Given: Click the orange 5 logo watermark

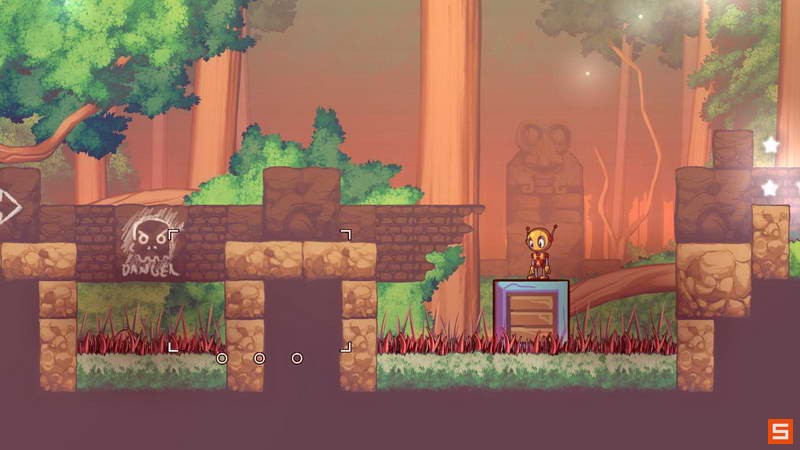Looking at the screenshot, I should [x=779, y=431].
